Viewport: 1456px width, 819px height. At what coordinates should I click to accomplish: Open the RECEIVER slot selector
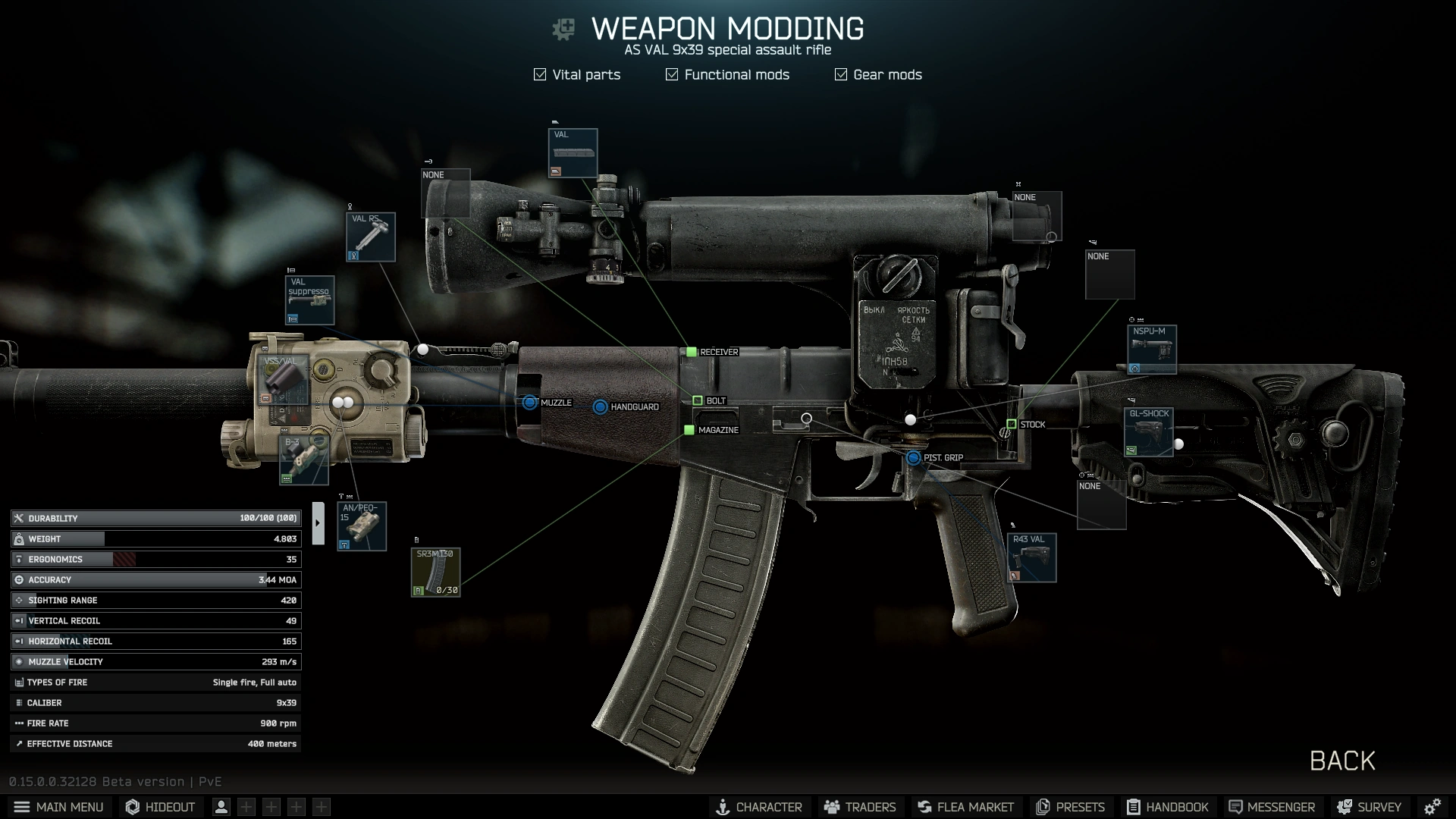click(x=691, y=352)
